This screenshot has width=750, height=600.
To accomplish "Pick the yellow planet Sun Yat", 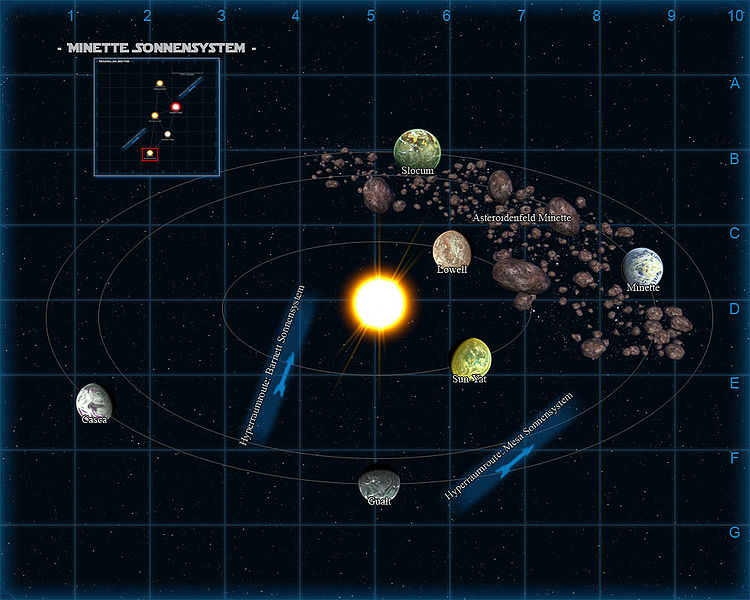I will (471, 357).
